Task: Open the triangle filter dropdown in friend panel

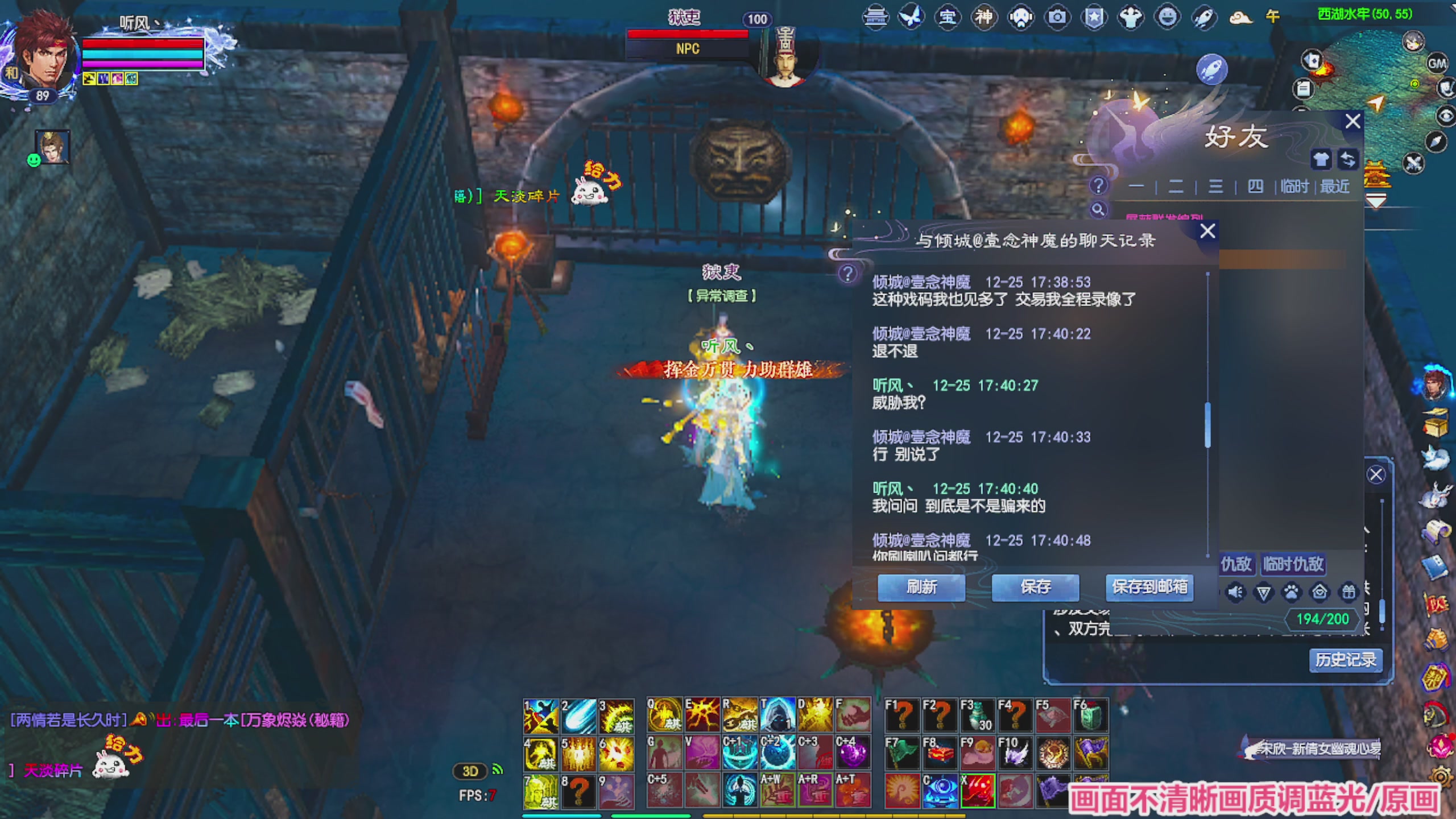Action: coord(1263,592)
